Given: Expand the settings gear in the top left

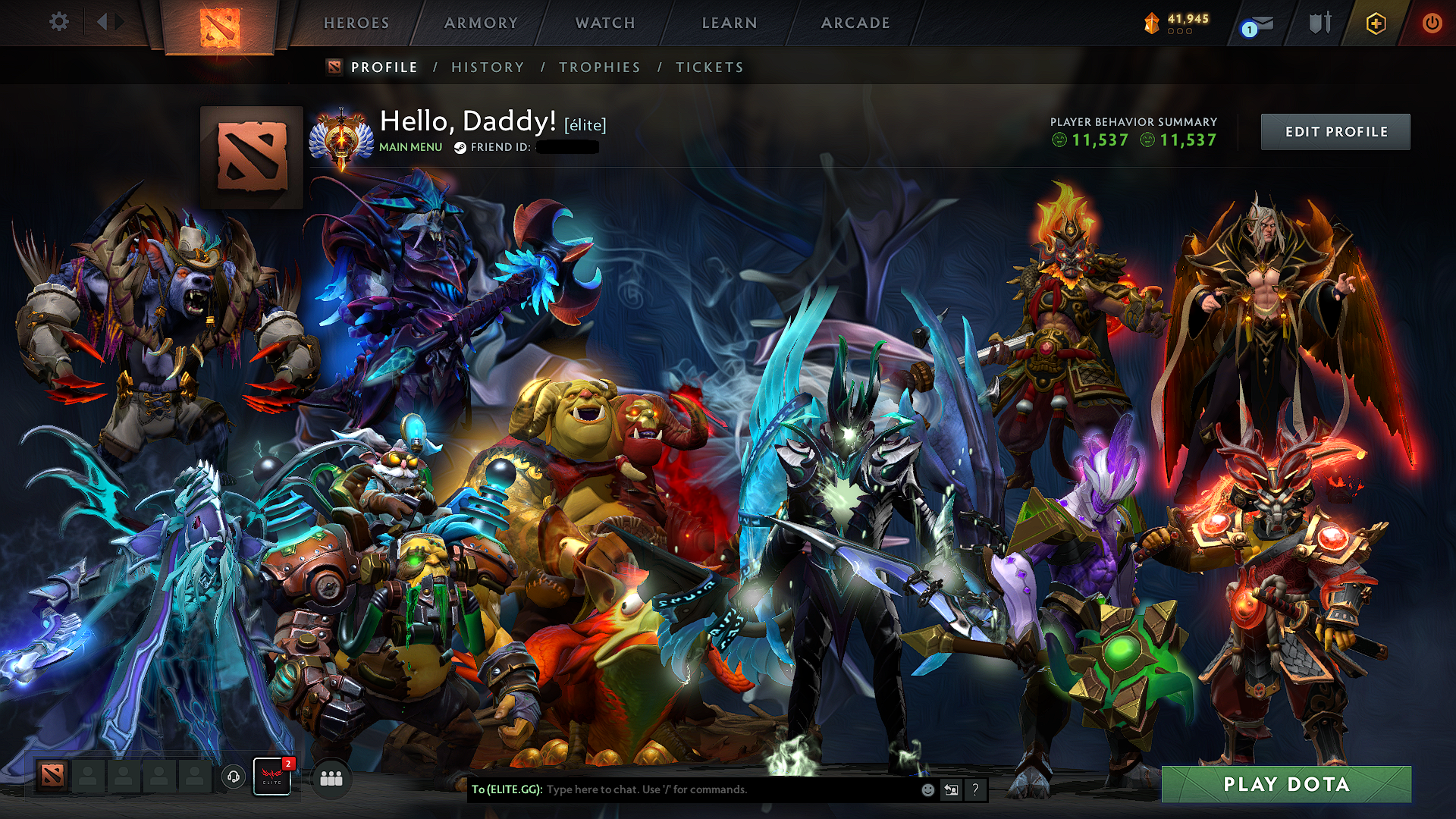Looking at the screenshot, I should [x=58, y=22].
